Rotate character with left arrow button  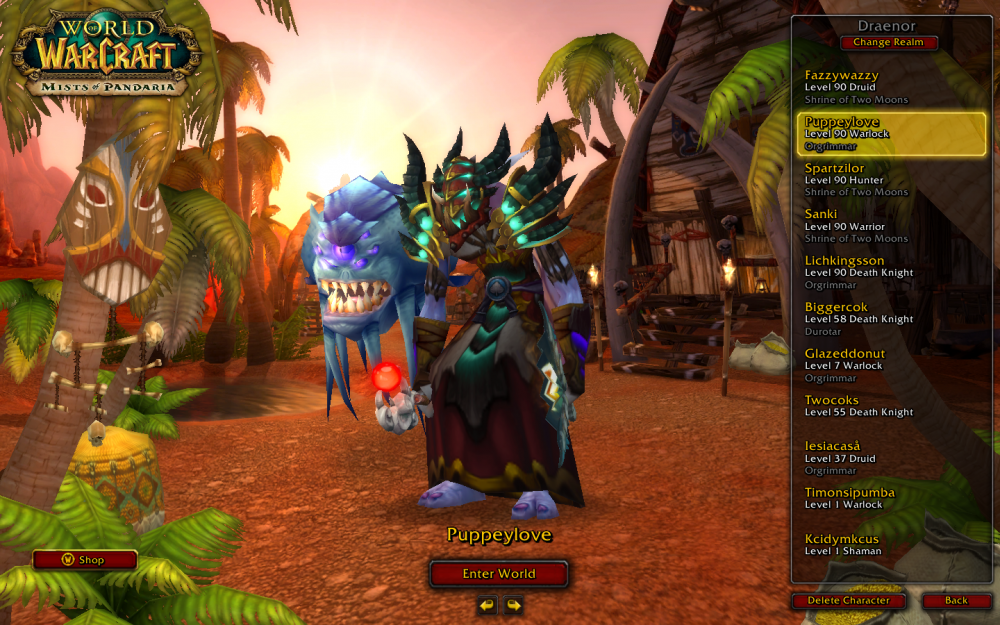coord(487,605)
